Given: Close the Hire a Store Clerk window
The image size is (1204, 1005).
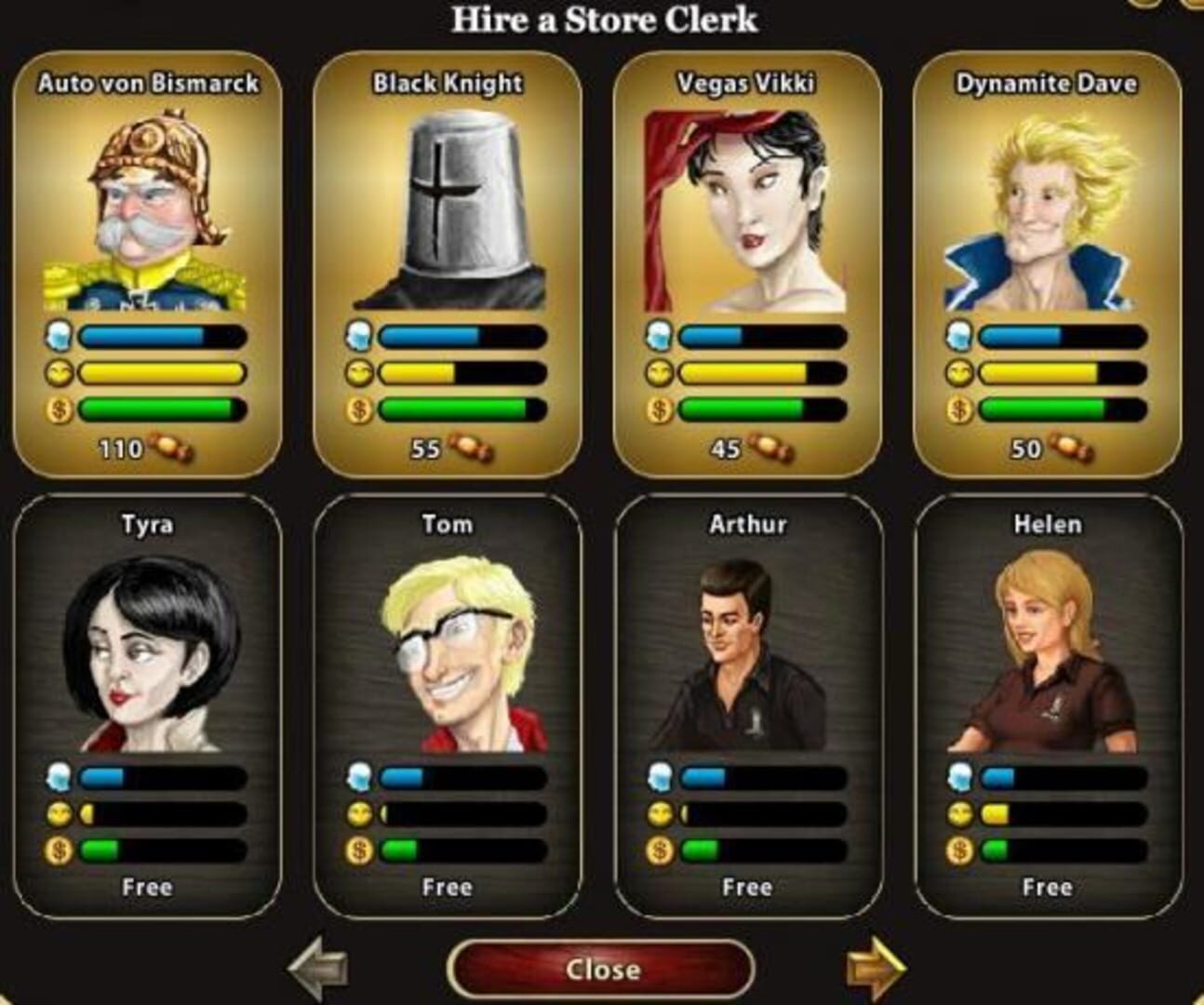Looking at the screenshot, I should (601, 970).
